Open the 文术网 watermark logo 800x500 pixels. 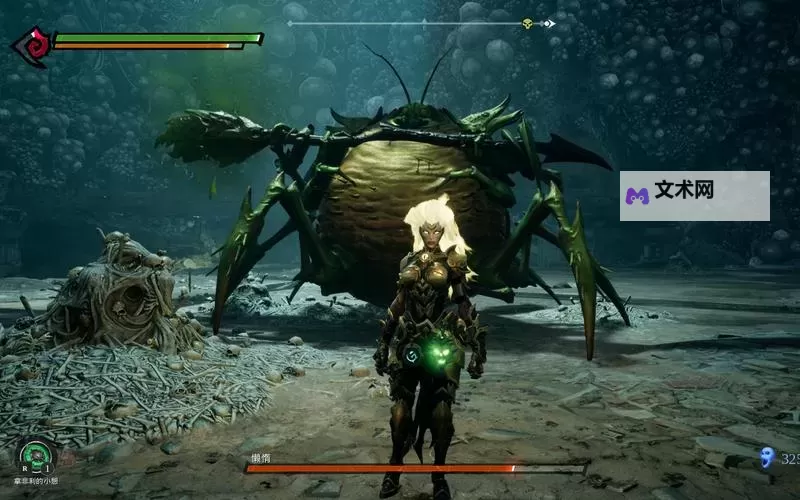pyautogui.click(x=637, y=195)
